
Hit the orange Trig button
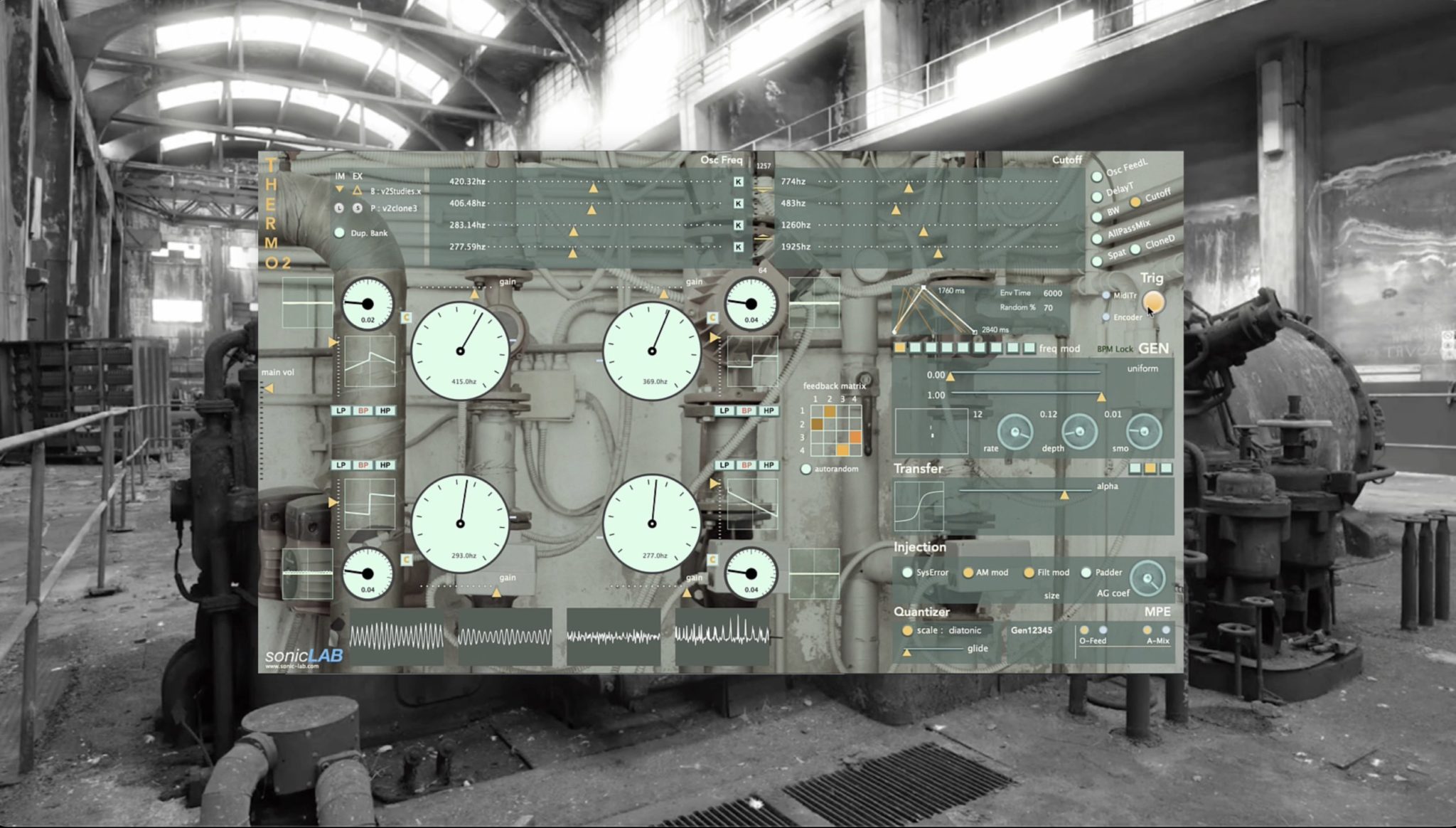tap(1153, 302)
